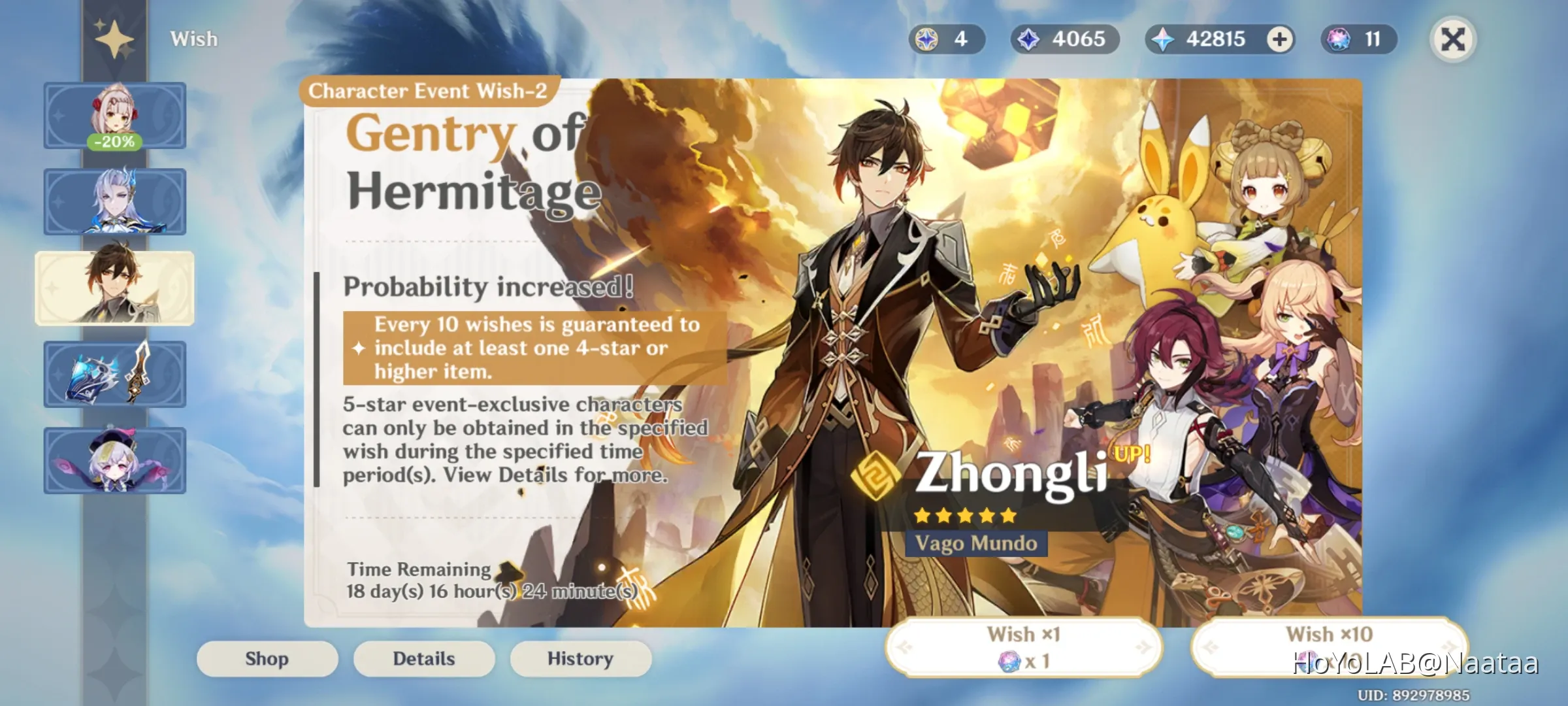1568x706 pixels.
Task: Switch to the weapon event banner
Action: 115,375
